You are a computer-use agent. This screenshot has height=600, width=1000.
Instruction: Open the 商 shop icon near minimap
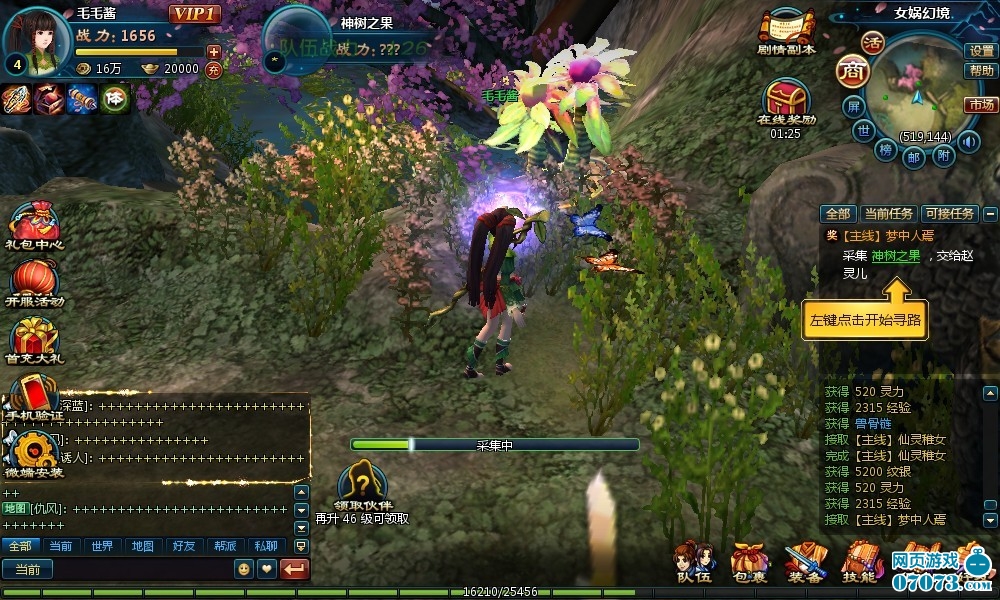pyautogui.click(x=852, y=71)
